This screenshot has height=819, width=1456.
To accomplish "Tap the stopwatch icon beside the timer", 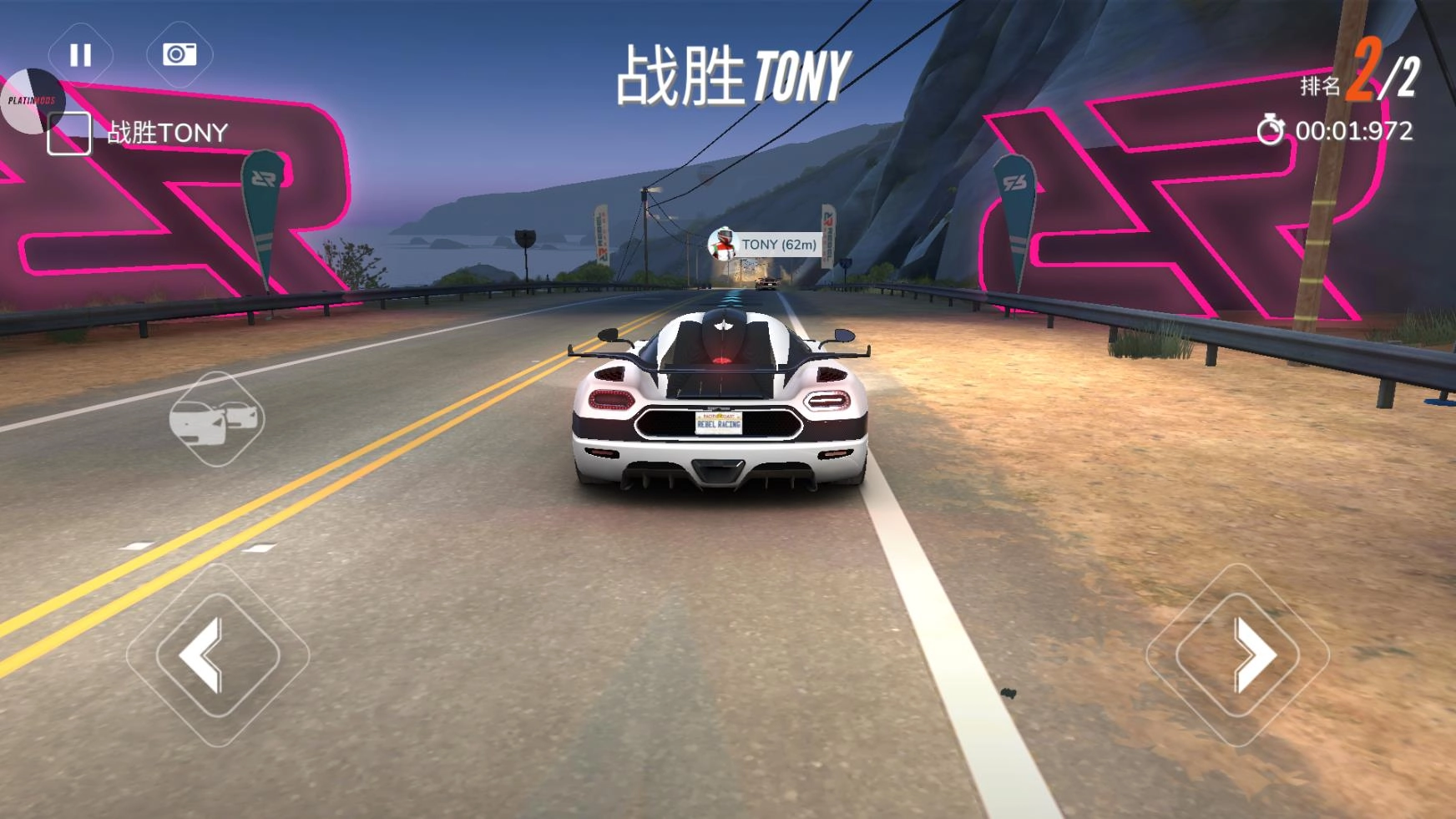I will [1272, 131].
